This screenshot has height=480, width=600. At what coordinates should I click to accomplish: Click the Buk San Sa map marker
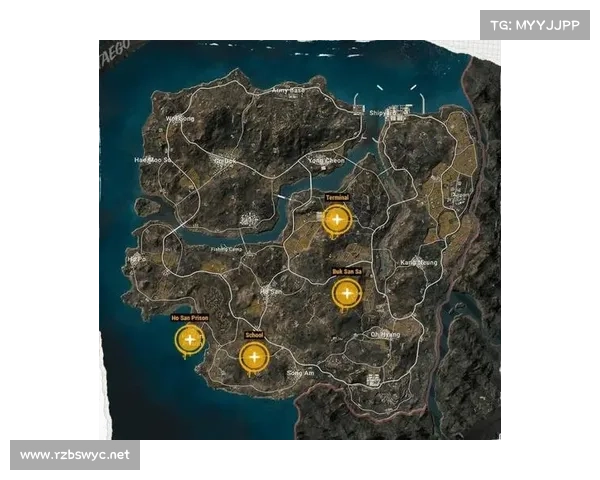coord(346,294)
